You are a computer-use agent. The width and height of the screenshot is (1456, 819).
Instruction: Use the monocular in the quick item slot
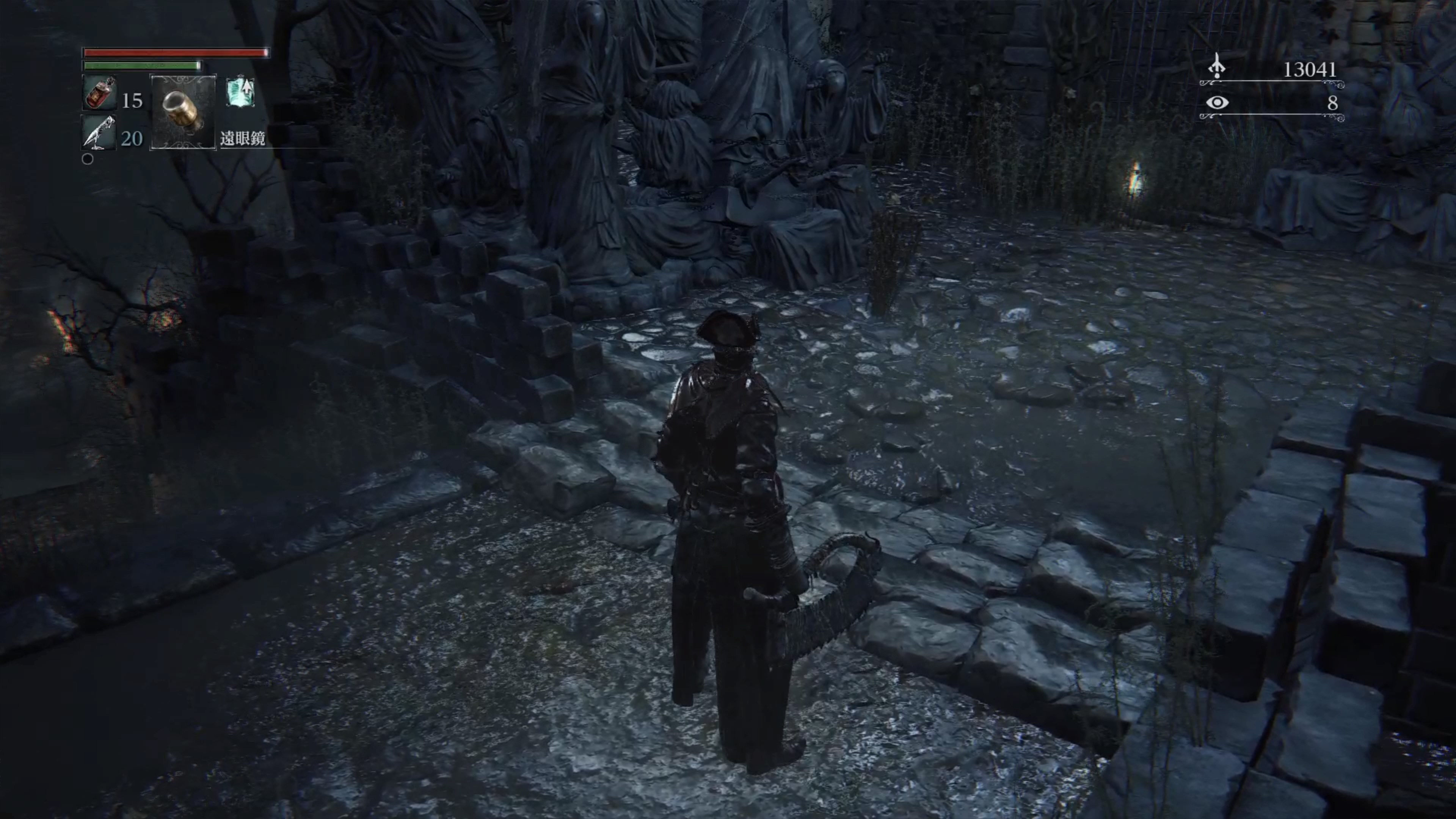coord(182,112)
